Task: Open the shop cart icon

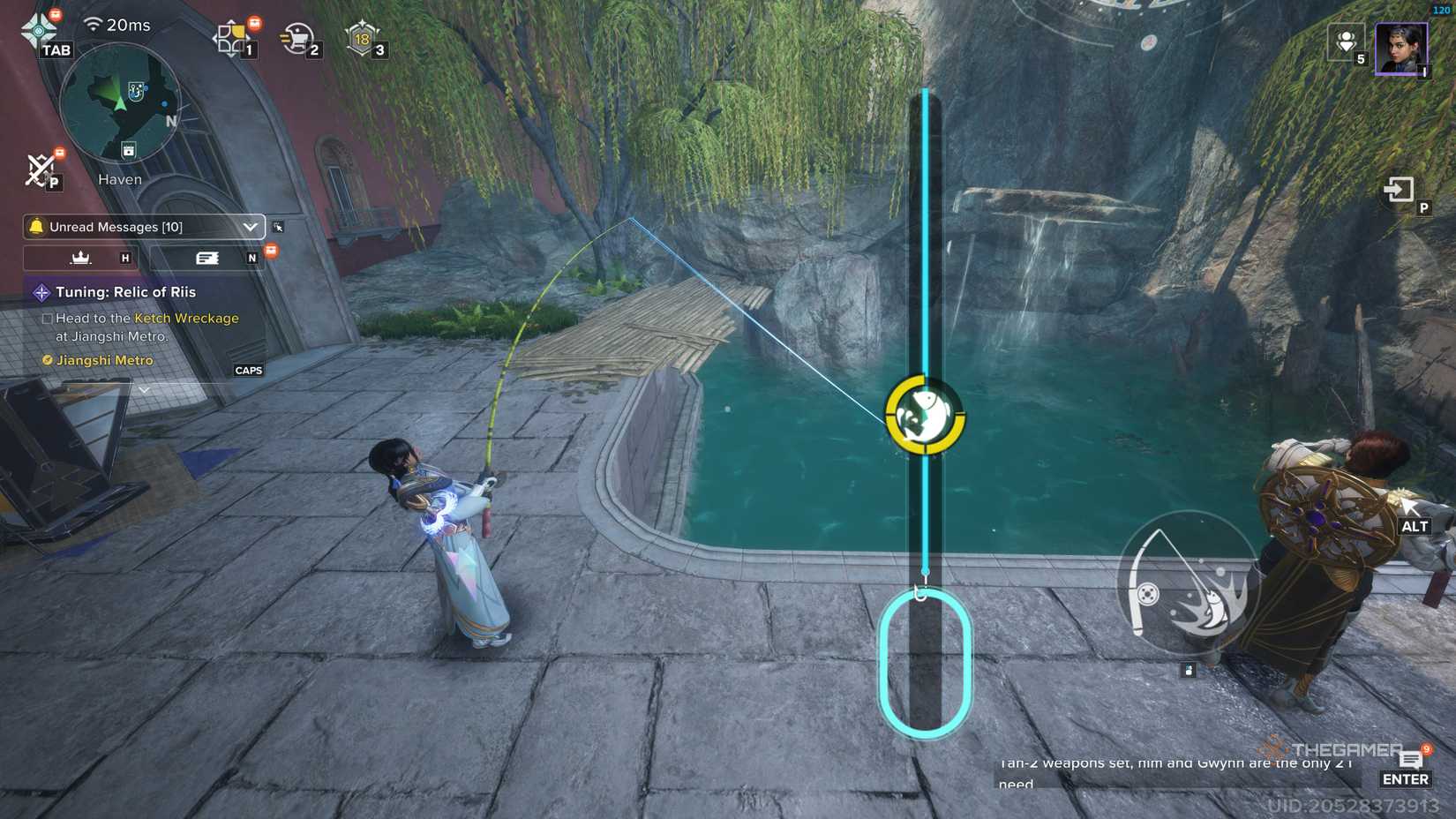Action: click(300, 37)
